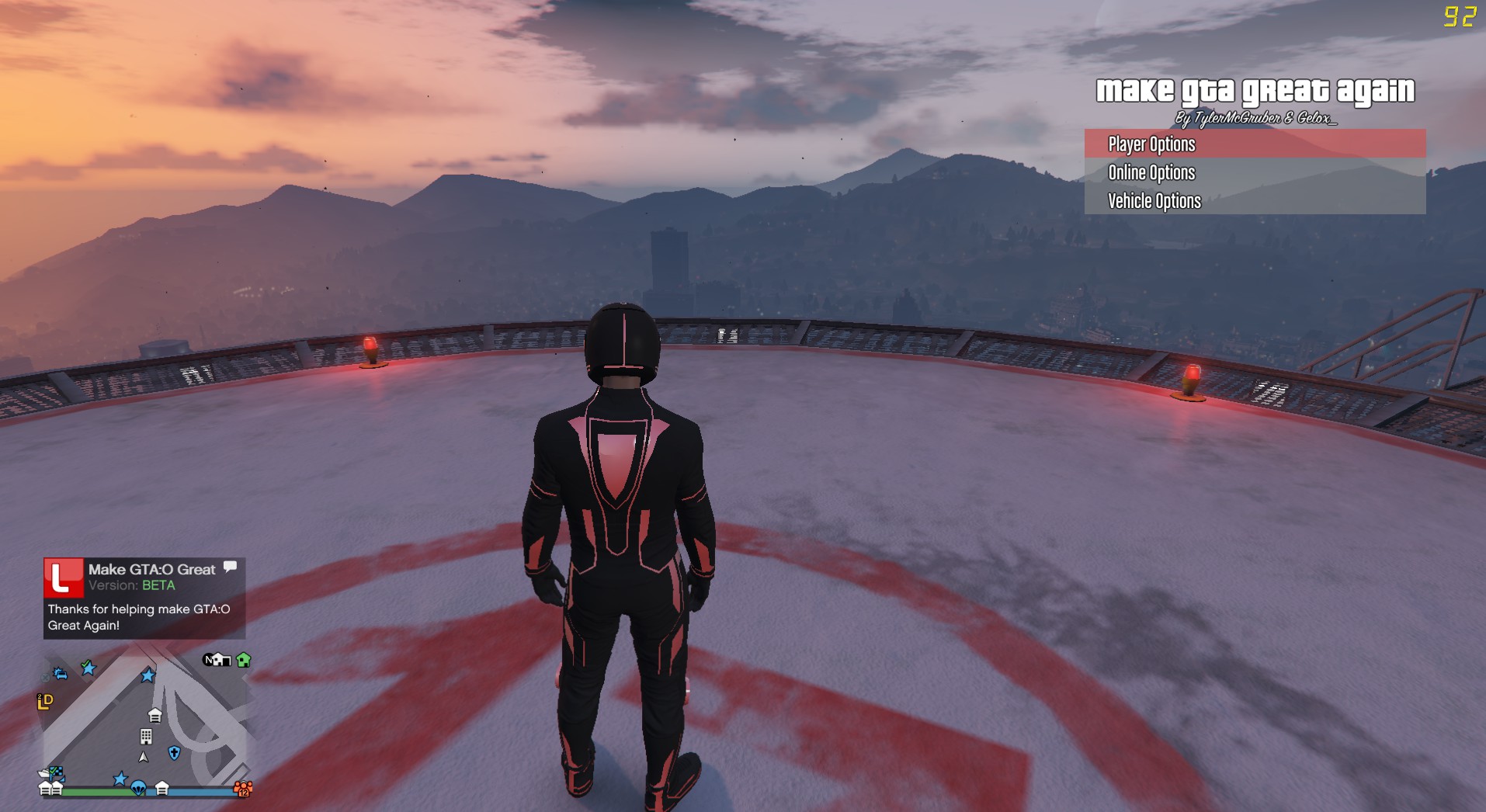Click the orange player group marker with 12
The height and width of the screenshot is (812, 1486).
click(243, 789)
